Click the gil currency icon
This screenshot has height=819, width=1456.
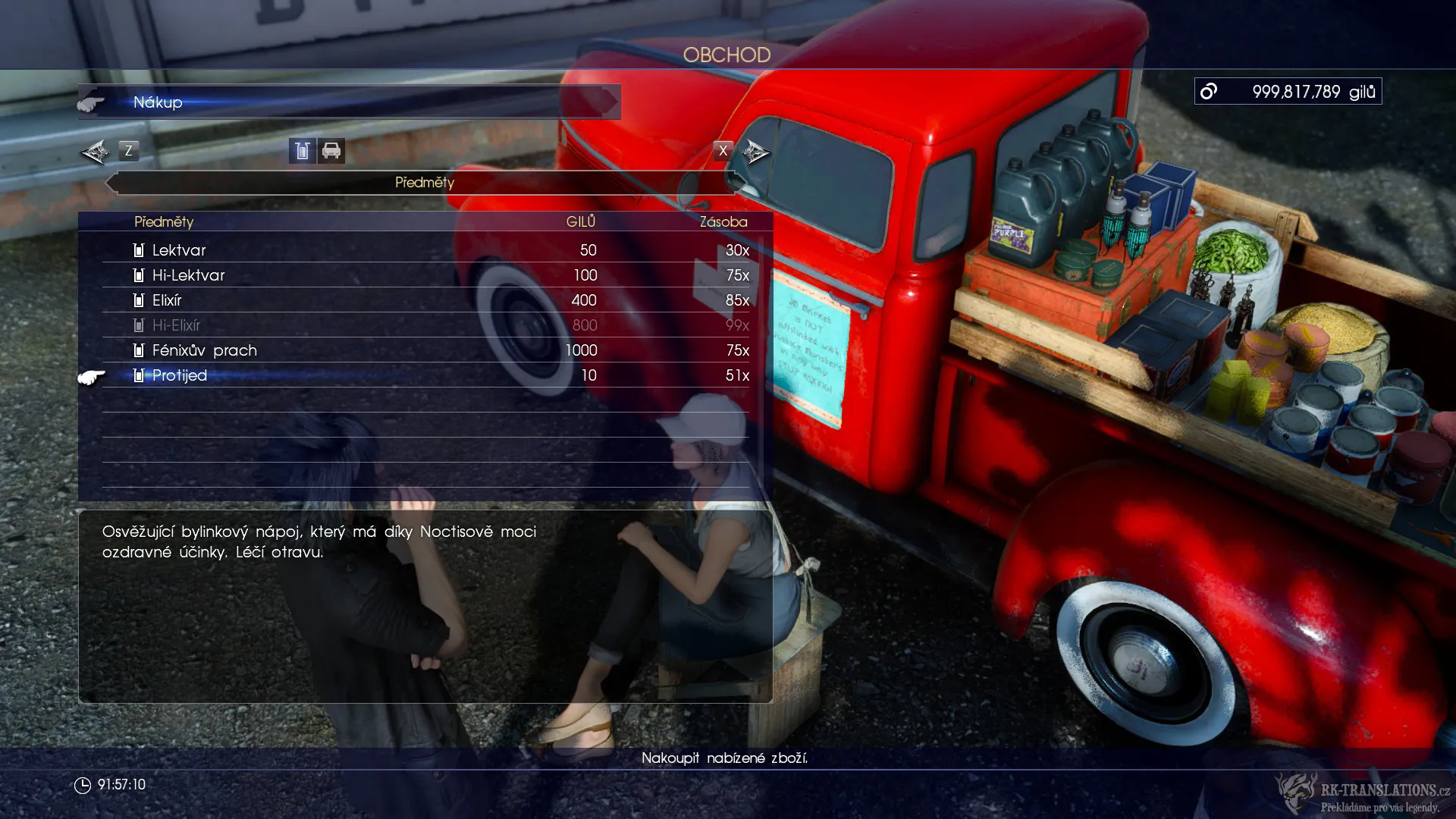click(x=1209, y=90)
